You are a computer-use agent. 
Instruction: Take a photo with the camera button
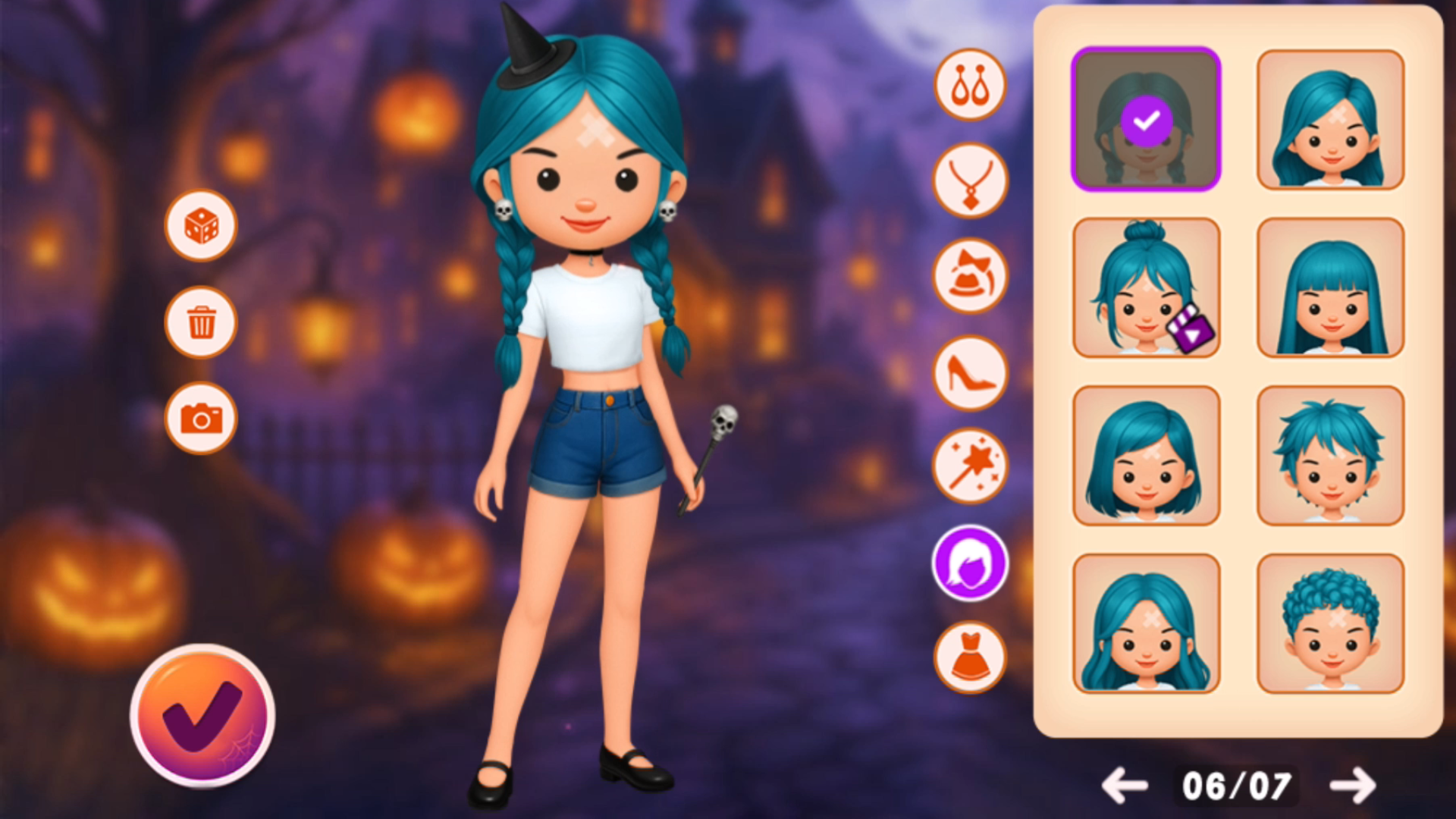(201, 418)
